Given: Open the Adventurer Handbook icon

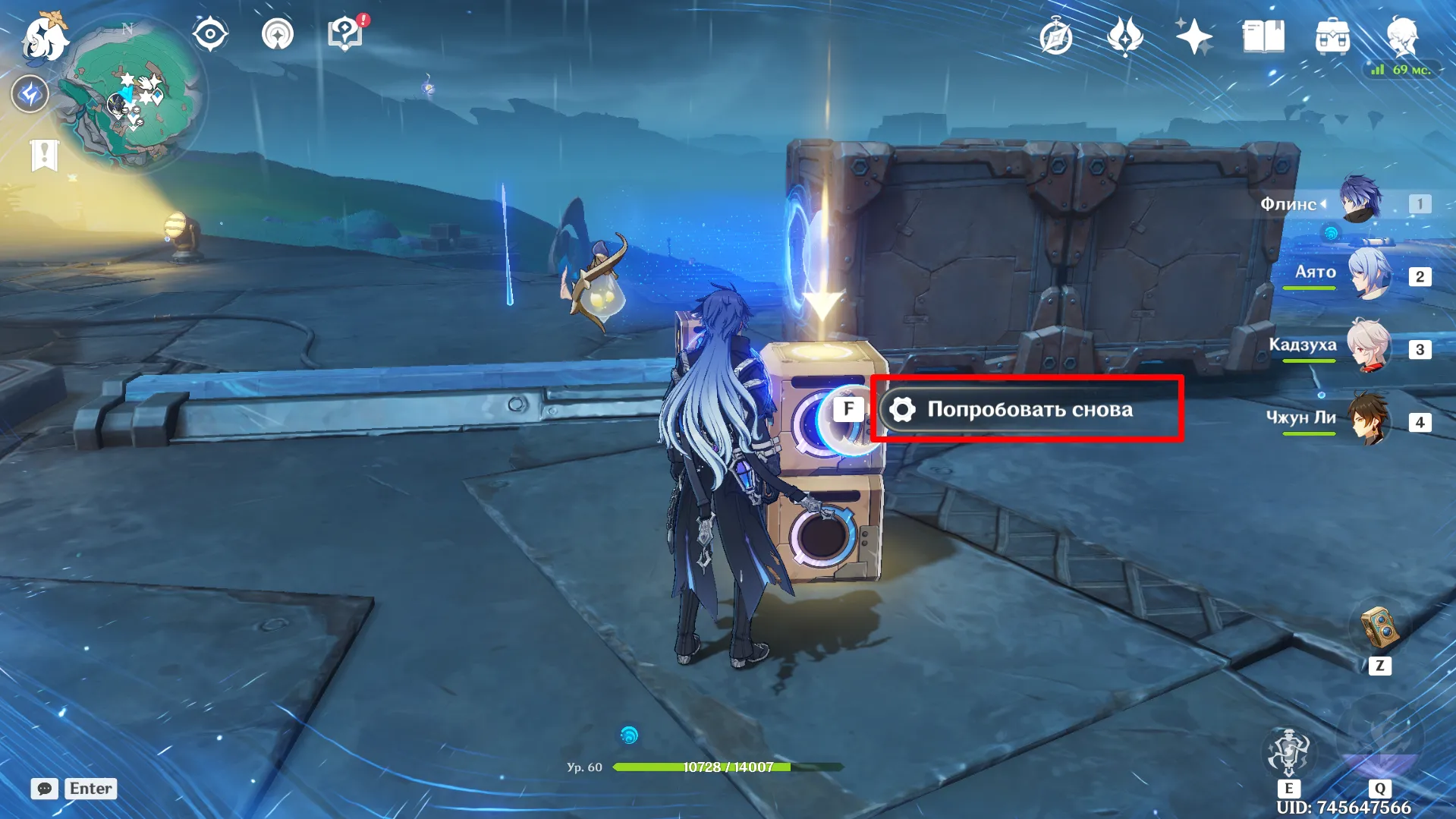Looking at the screenshot, I should pyautogui.click(x=1055, y=34).
